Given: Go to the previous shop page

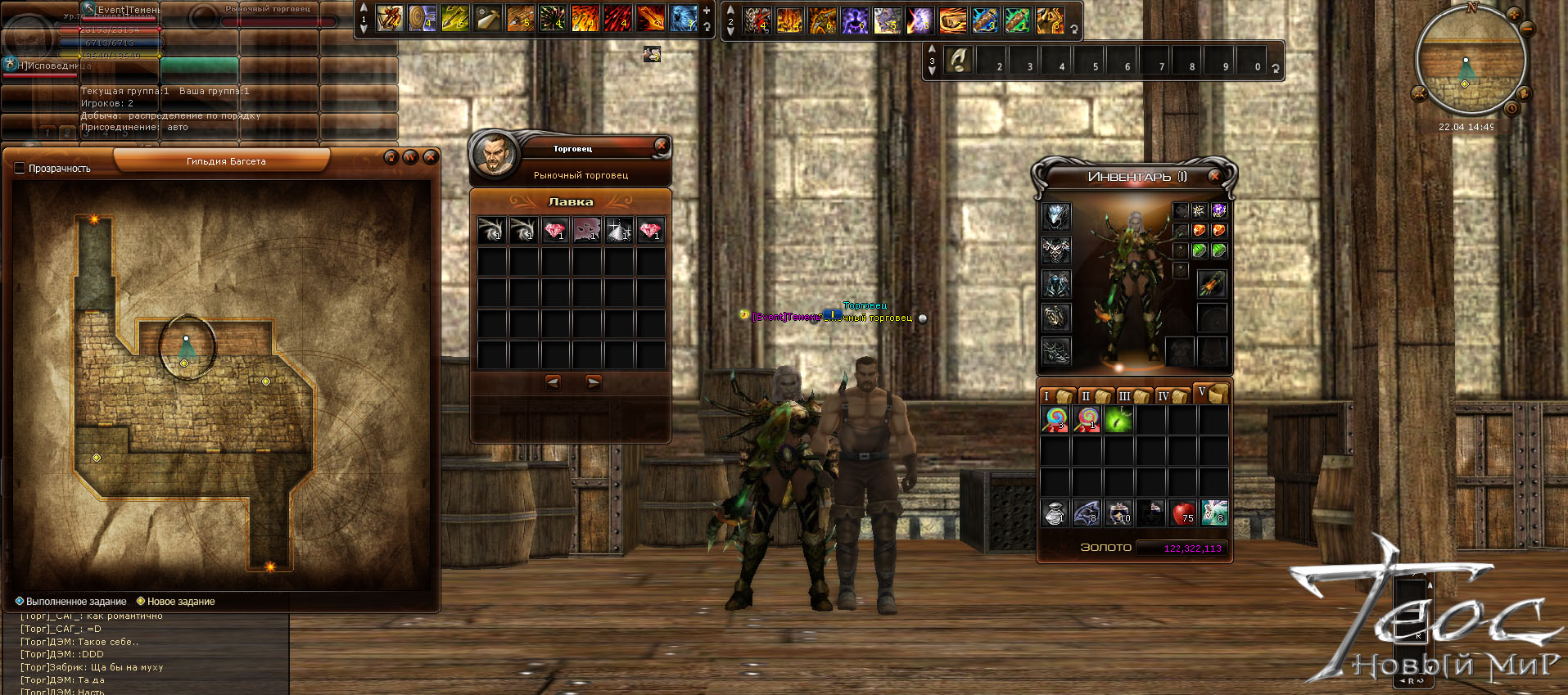Looking at the screenshot, I should click(x=553, y=382).
